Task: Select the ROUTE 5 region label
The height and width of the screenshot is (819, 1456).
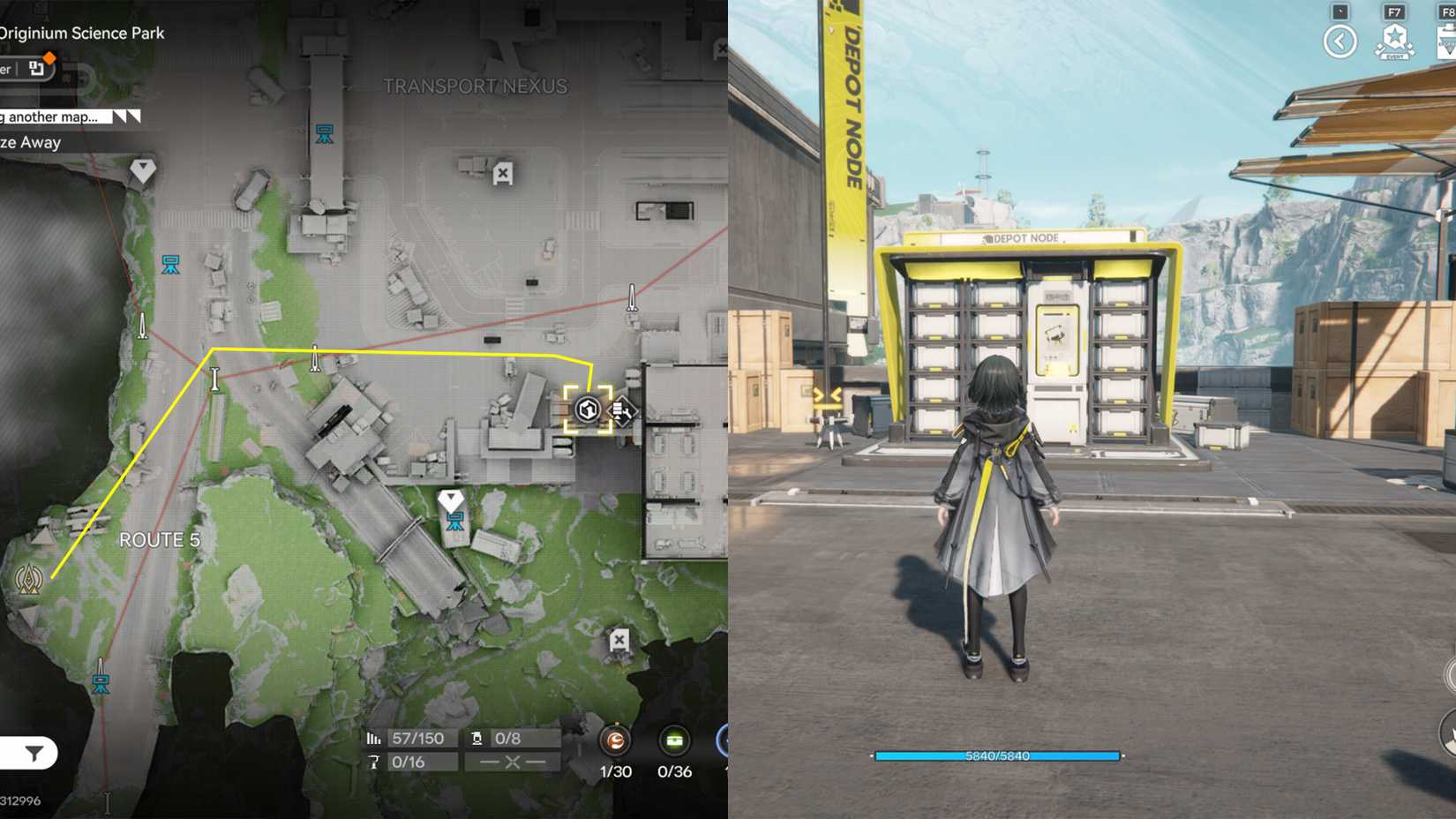Action: (159, 539)
